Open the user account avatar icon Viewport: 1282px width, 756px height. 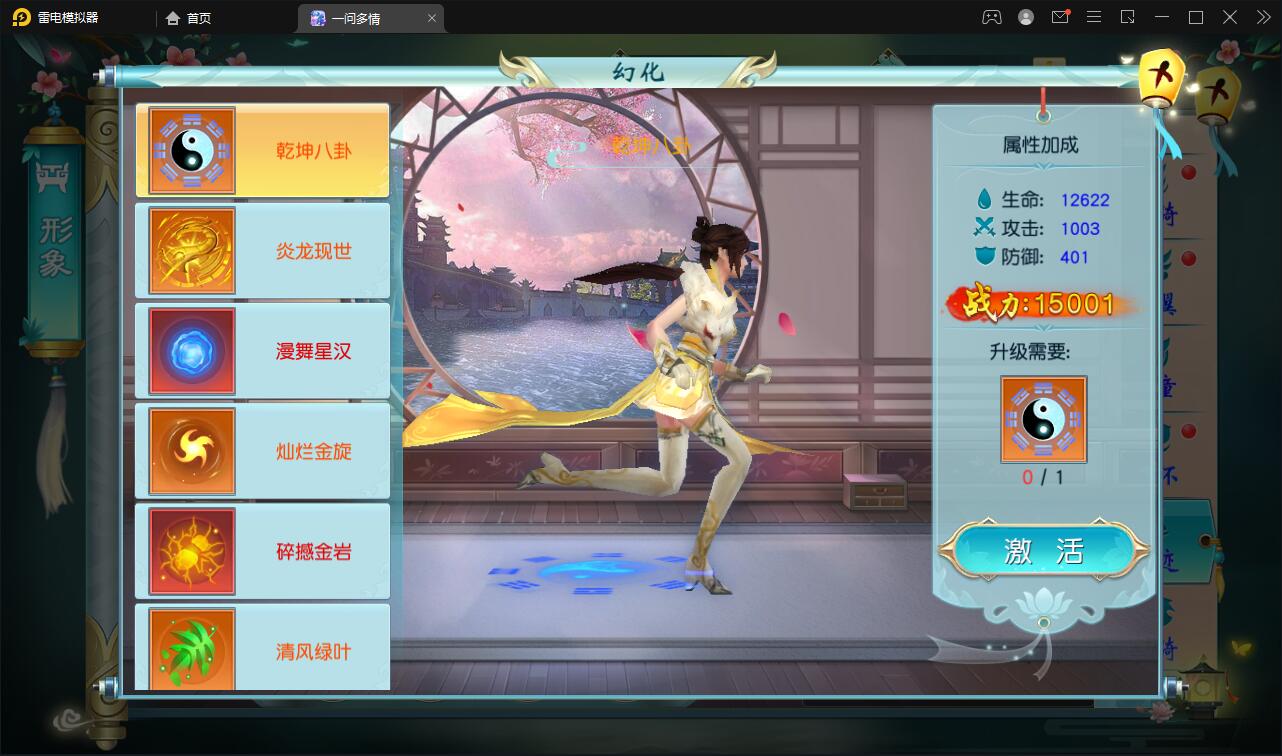1024,17
